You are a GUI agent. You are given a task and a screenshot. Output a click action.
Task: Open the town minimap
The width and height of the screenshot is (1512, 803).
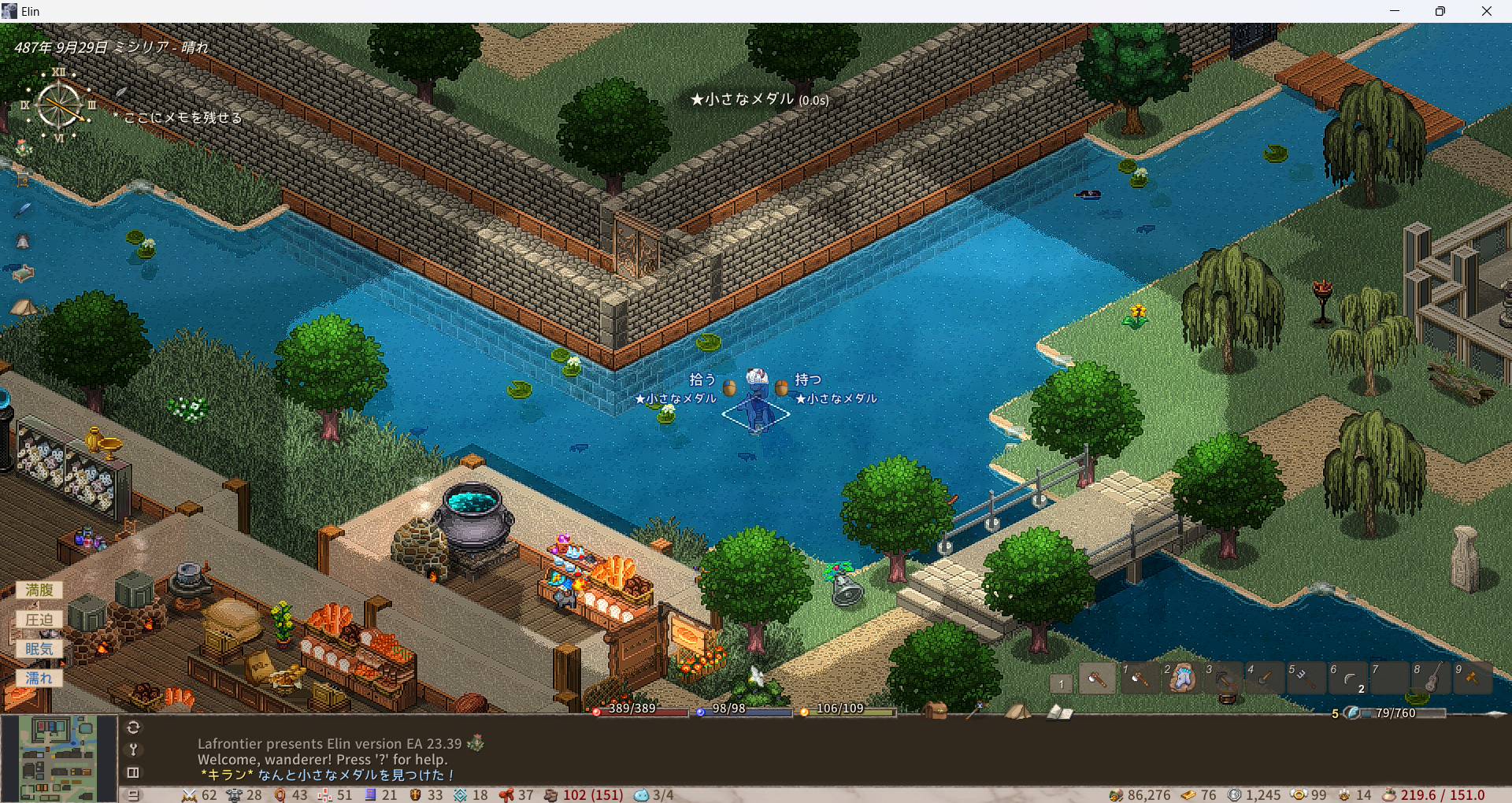pyautogui.click(x=58, y=757)
